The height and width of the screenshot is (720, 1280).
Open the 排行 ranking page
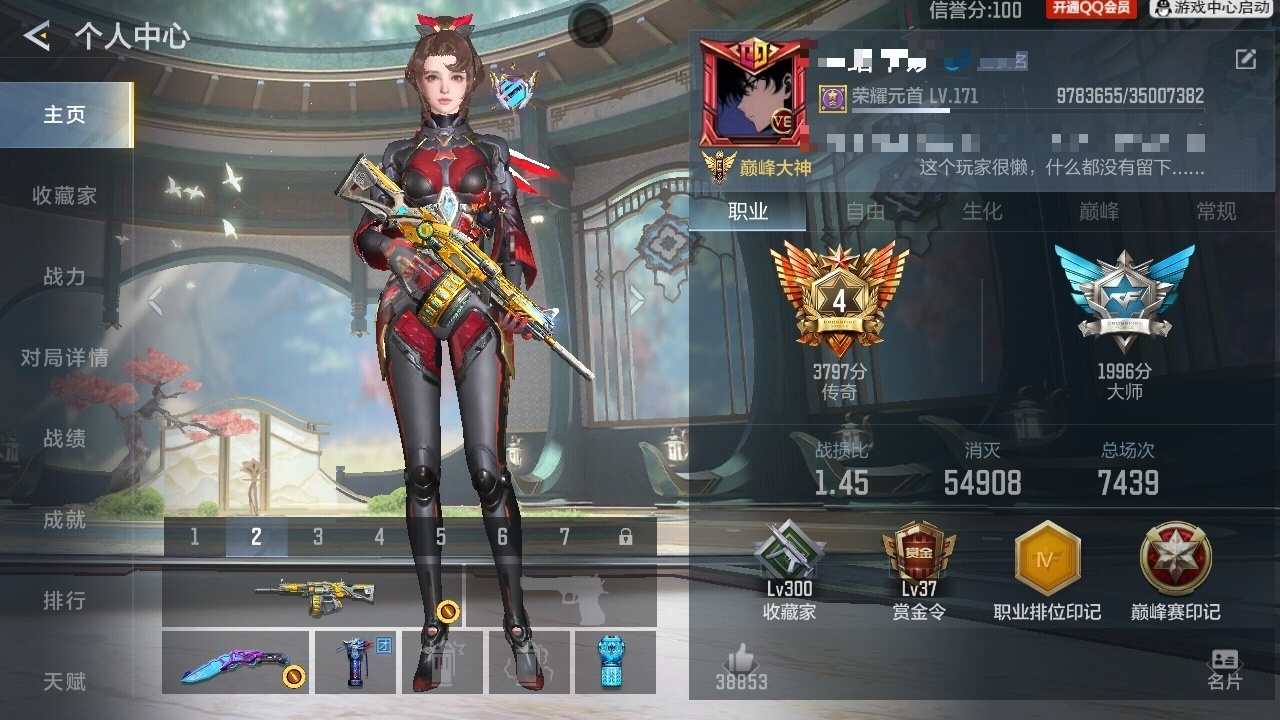[65, 601]
